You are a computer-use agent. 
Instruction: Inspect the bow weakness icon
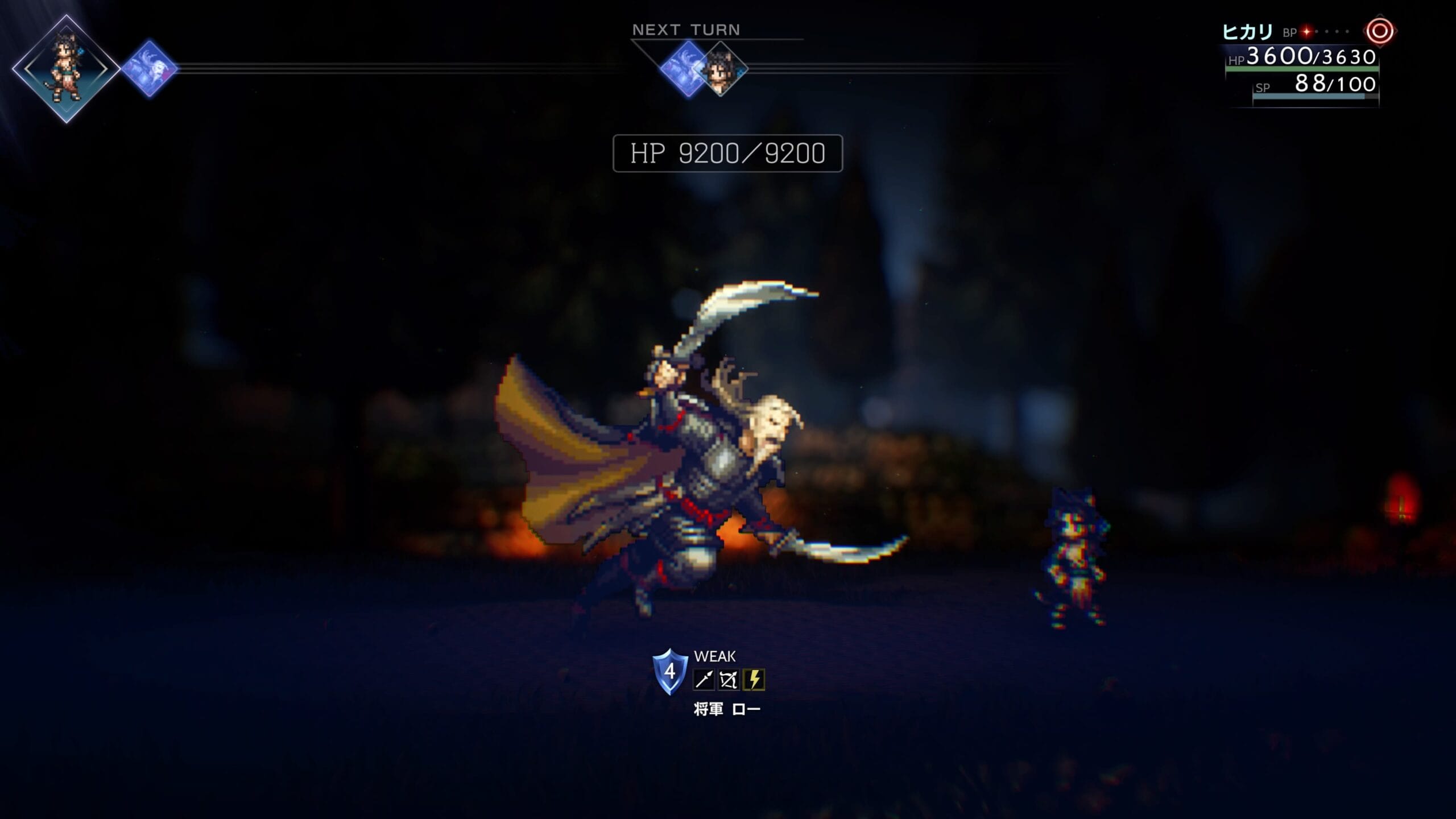tap(729, 680)
